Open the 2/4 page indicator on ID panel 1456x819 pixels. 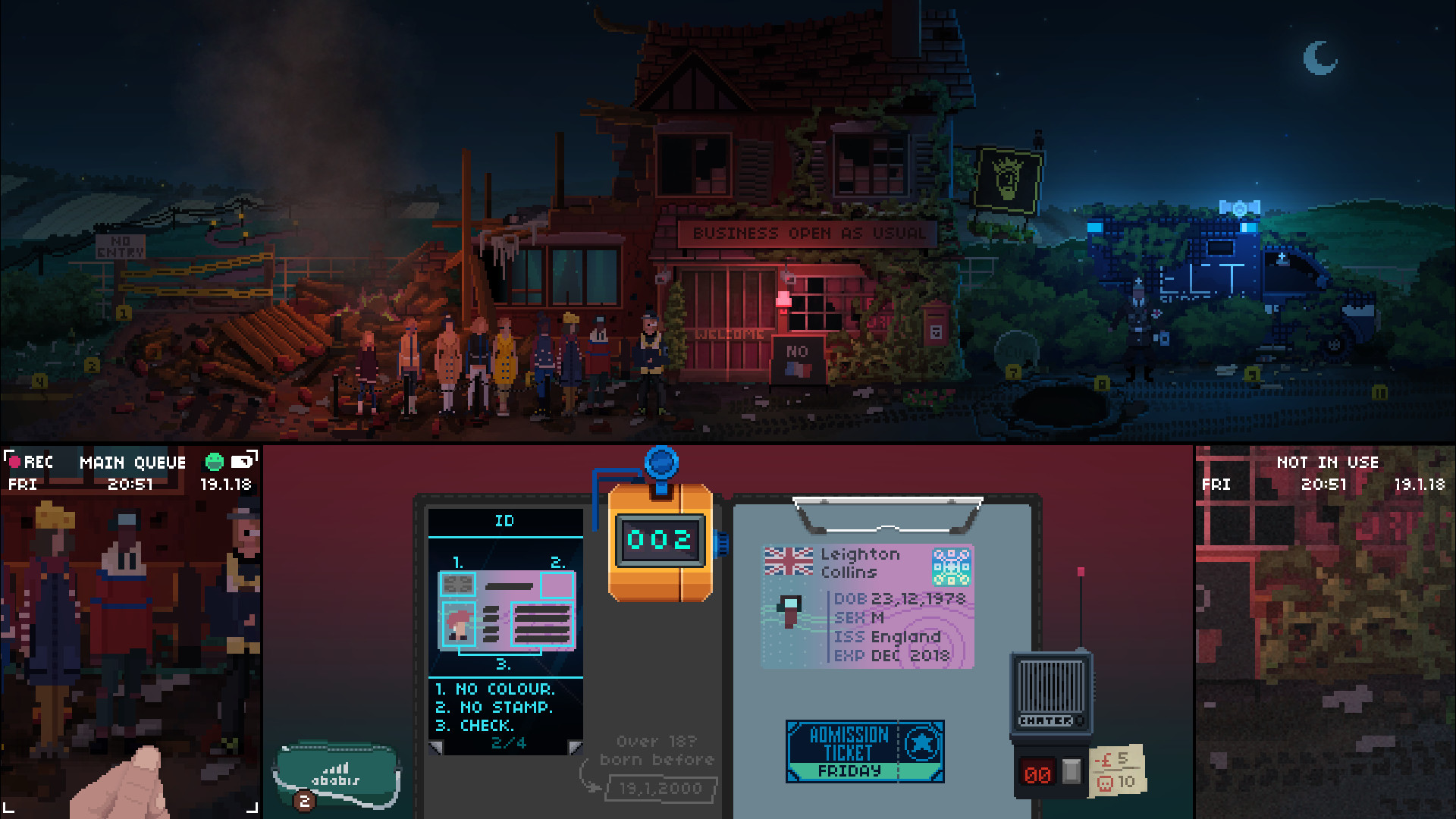pyautogui.click(x=509, y=743)
